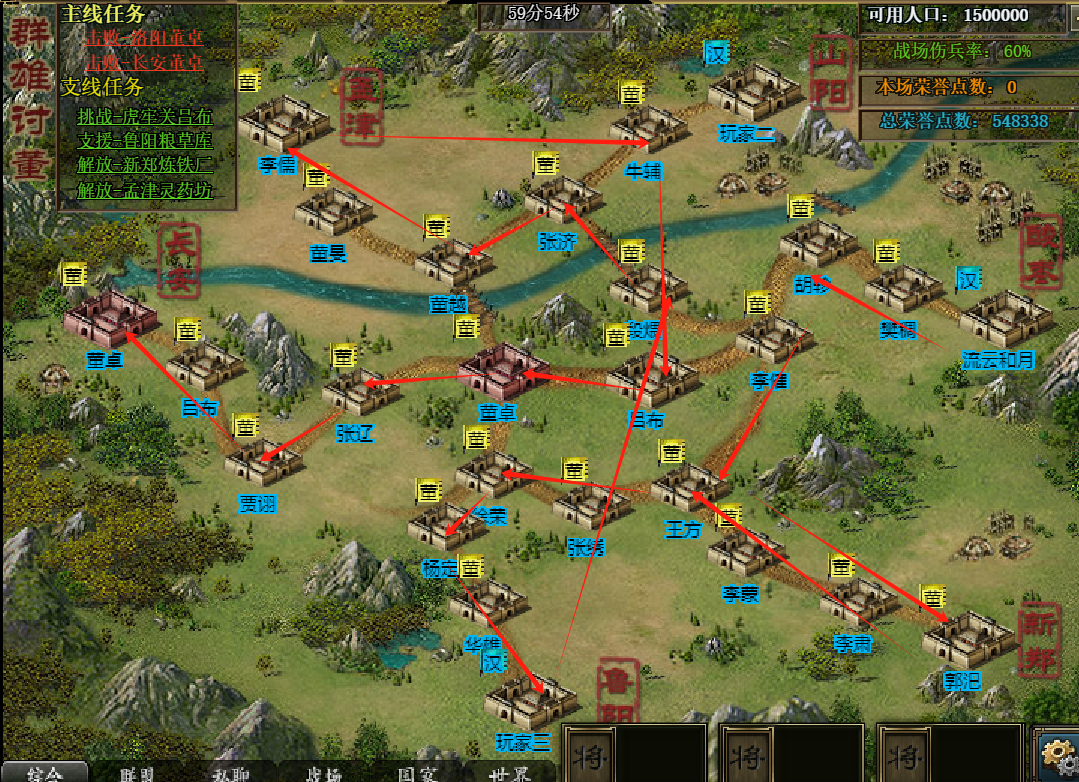Choose the 支援-鲁阳粮草库 side quest
Screen dimensions: 1079x782
145,140
